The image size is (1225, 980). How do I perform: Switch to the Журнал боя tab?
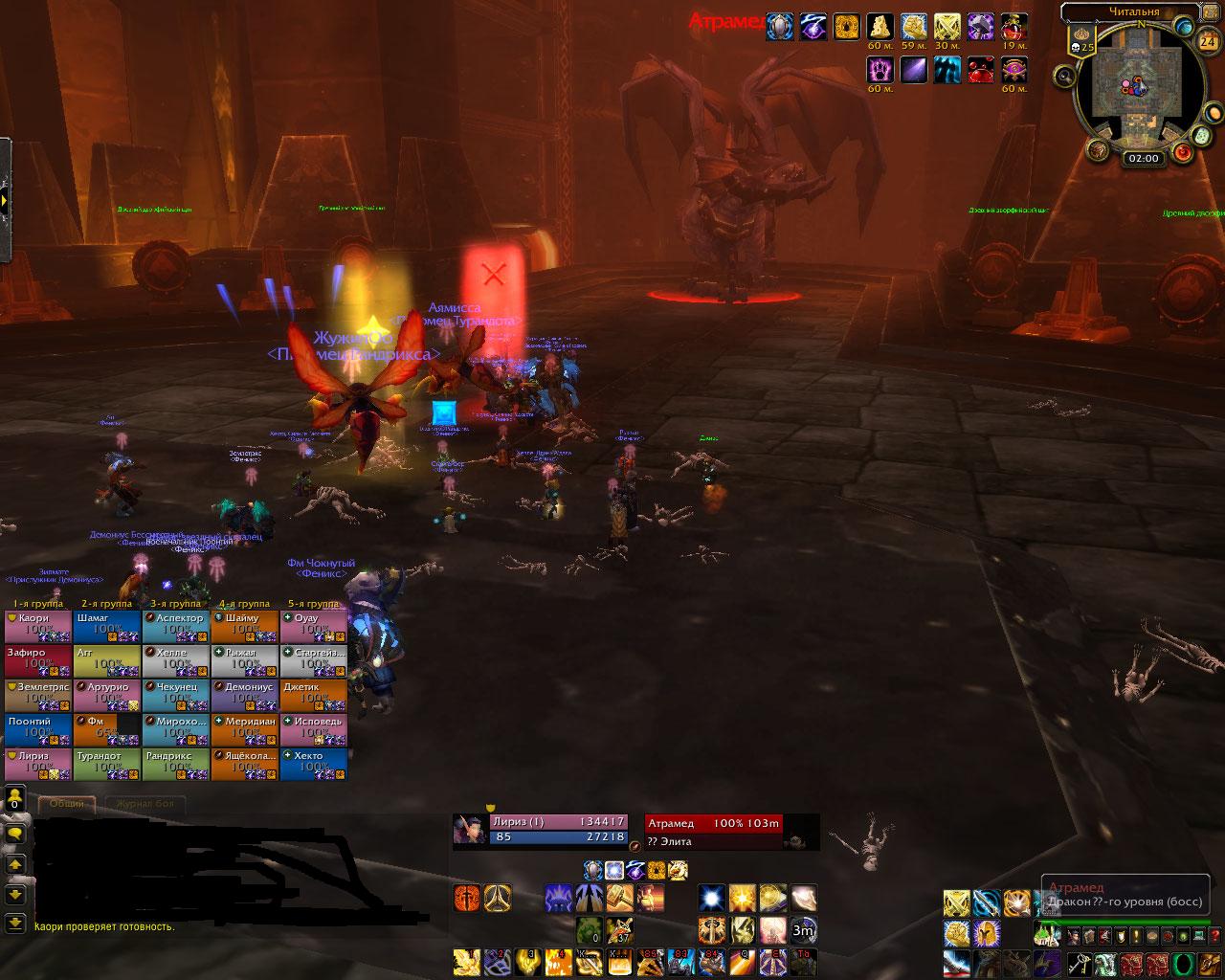click(x=144, y=804)
